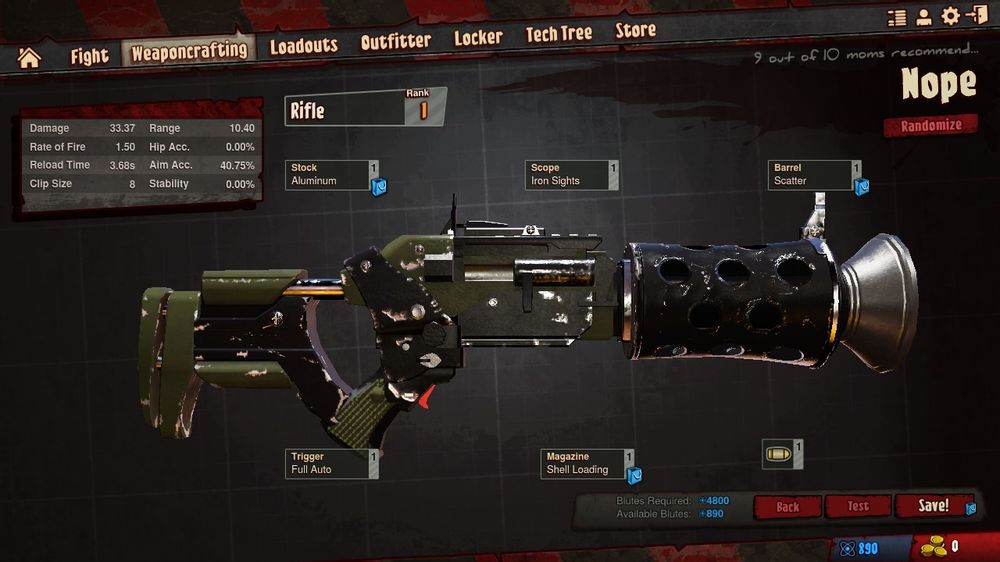Click the Back button
Viewport: 1000px width, 562px height.
point(787,507)
